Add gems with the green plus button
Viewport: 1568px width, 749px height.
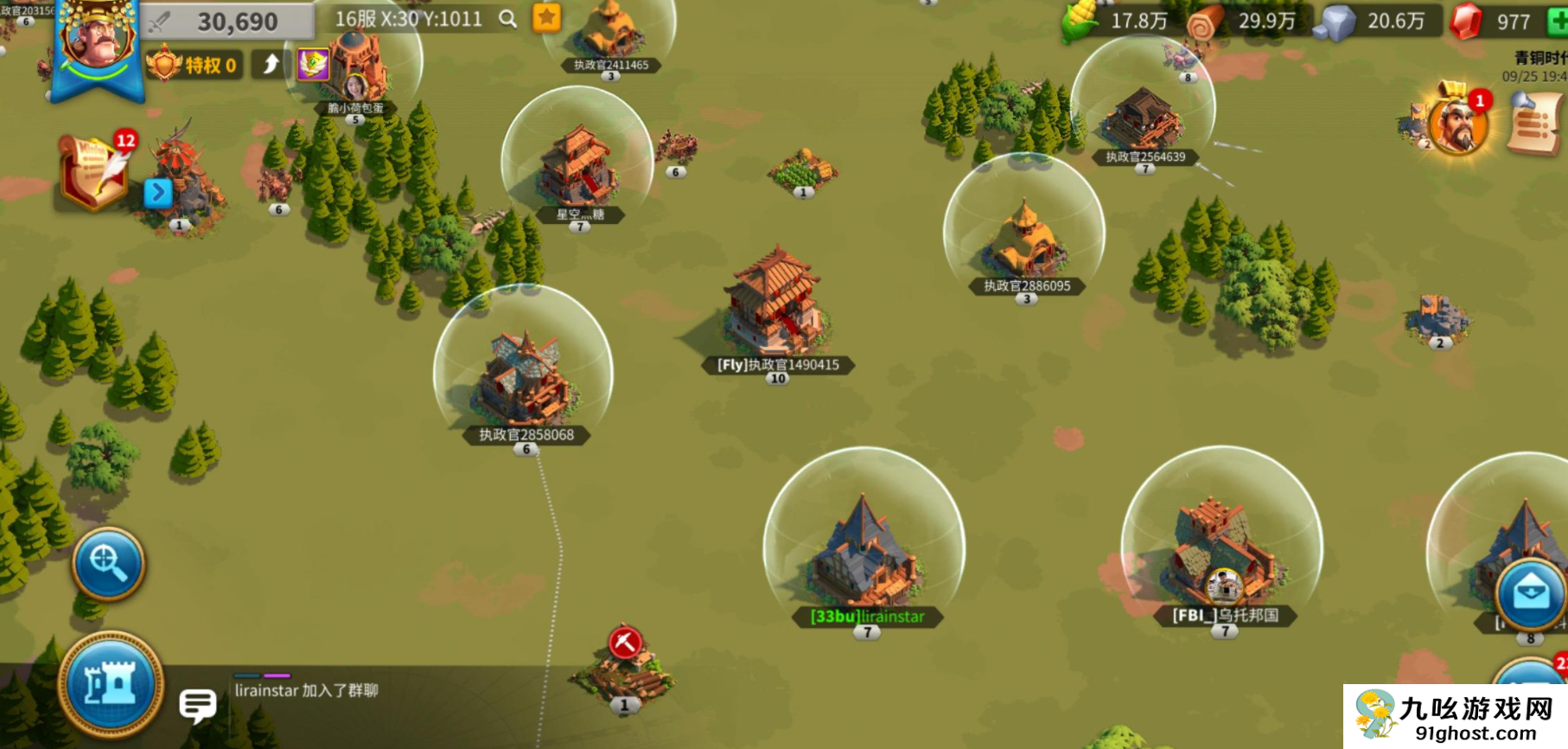(x=1558, y=21)
